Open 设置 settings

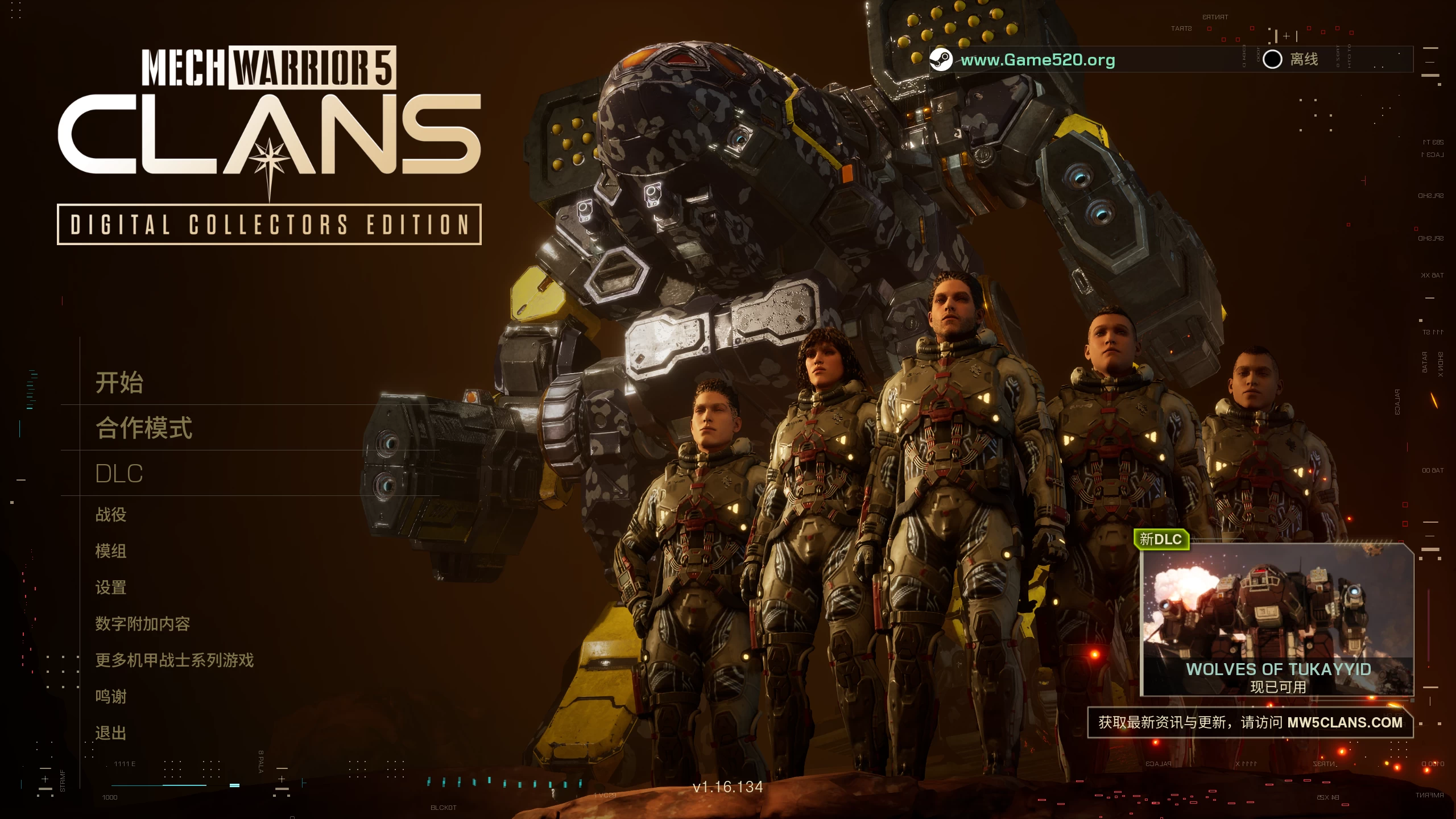(x=111, y=588)
